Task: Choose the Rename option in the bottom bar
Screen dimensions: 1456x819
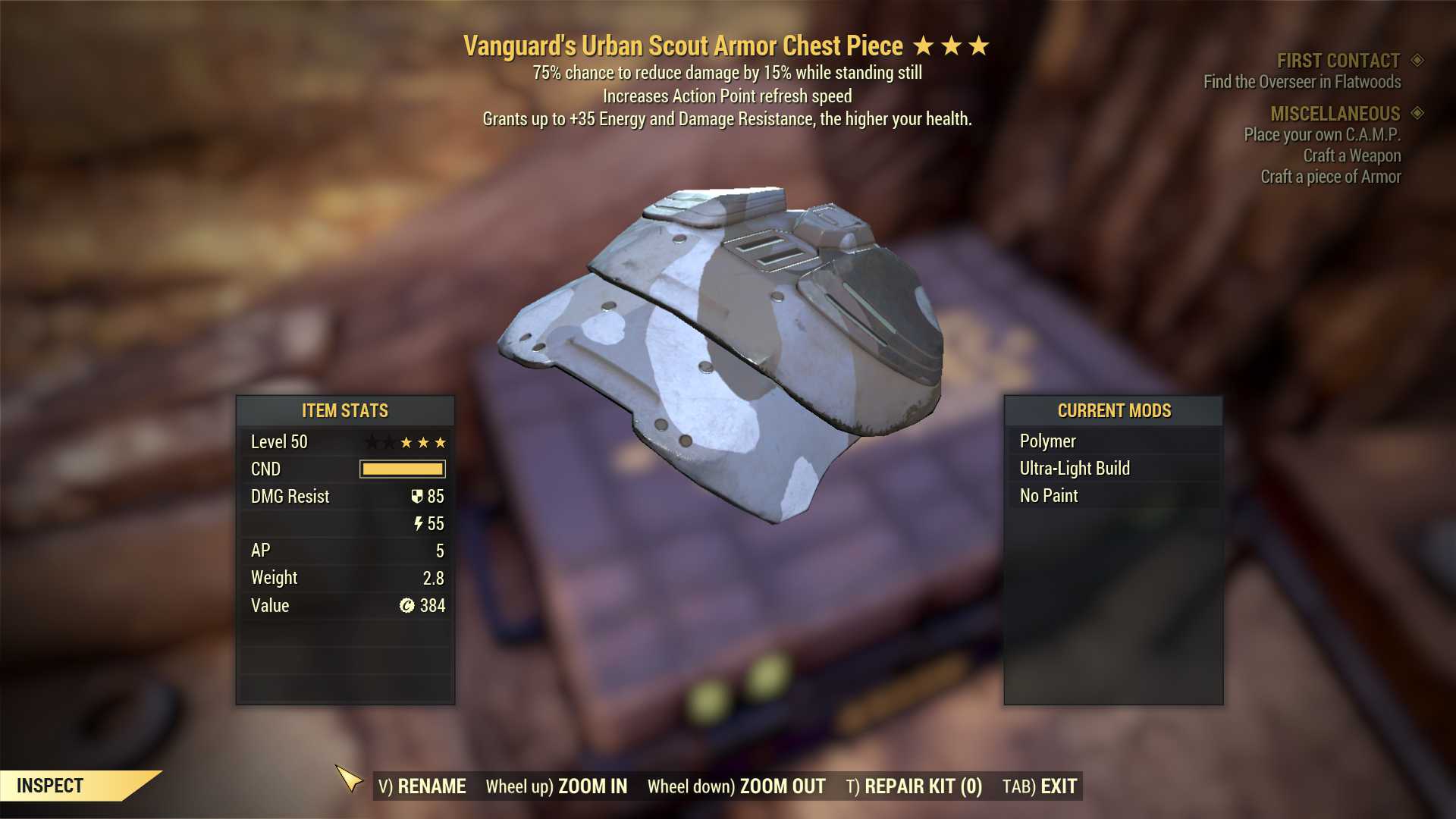Action: [x=422, y=786]
